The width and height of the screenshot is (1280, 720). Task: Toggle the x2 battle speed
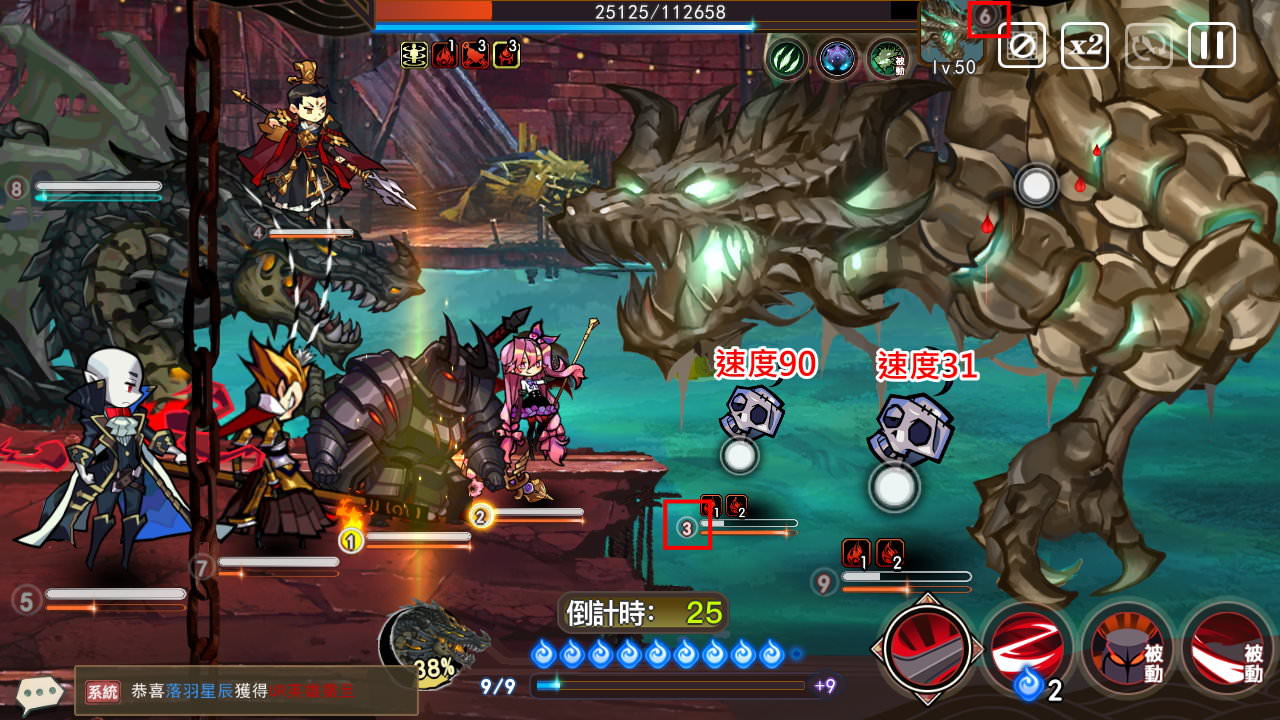coord(1084,45)
